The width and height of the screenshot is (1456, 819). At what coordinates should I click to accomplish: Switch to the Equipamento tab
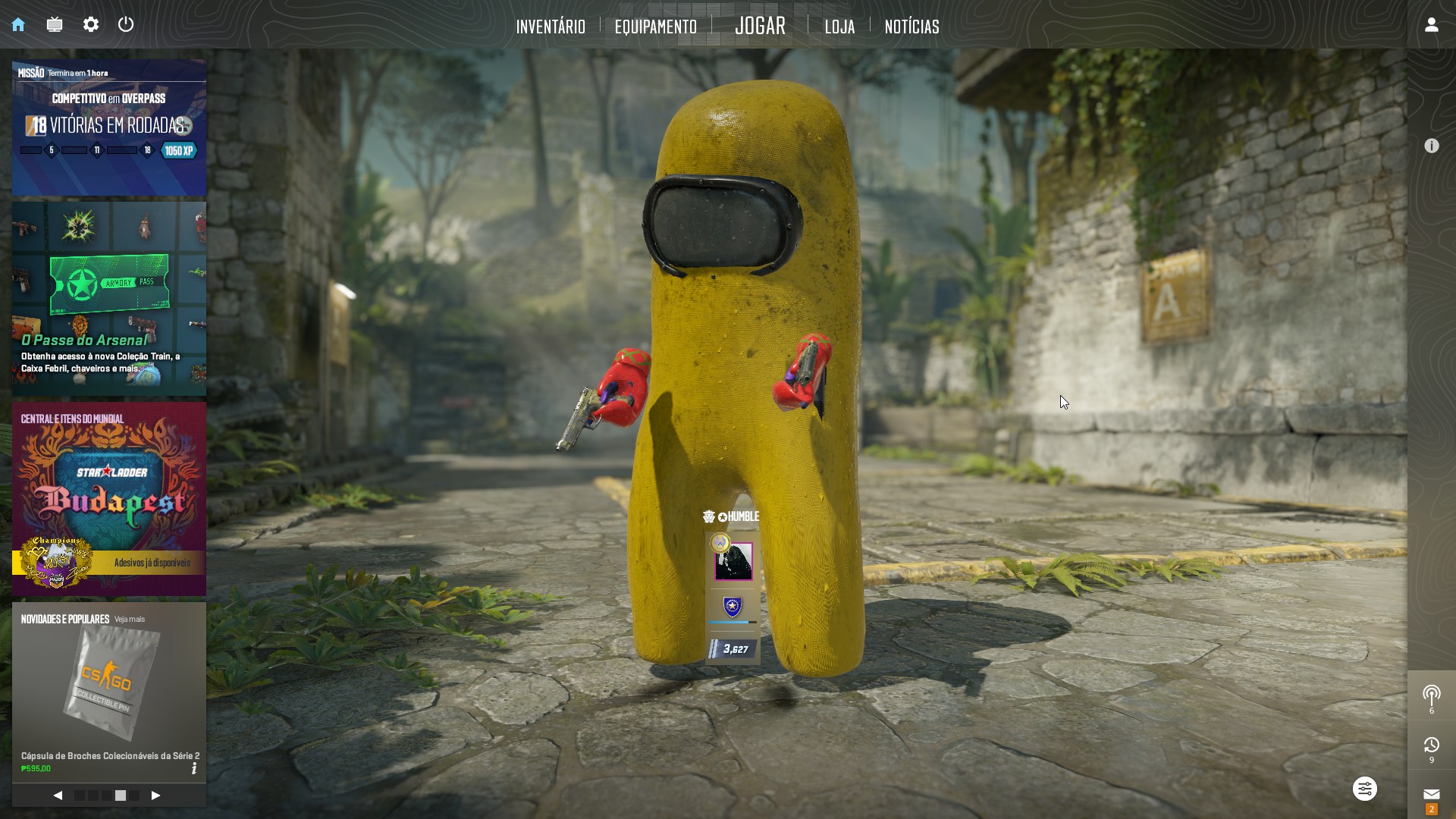coord(655,27)
